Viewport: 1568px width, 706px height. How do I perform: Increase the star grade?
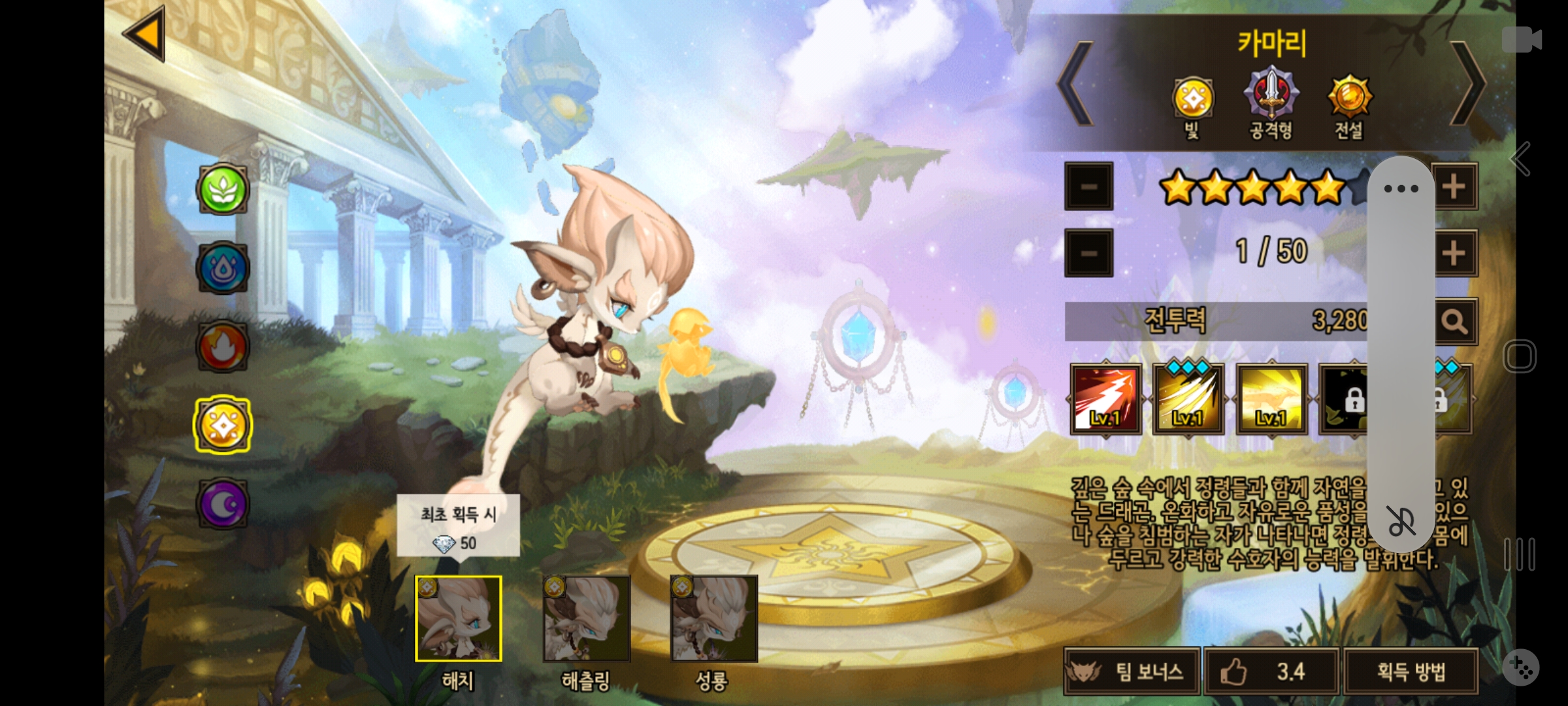click(x=1454, y=187)
